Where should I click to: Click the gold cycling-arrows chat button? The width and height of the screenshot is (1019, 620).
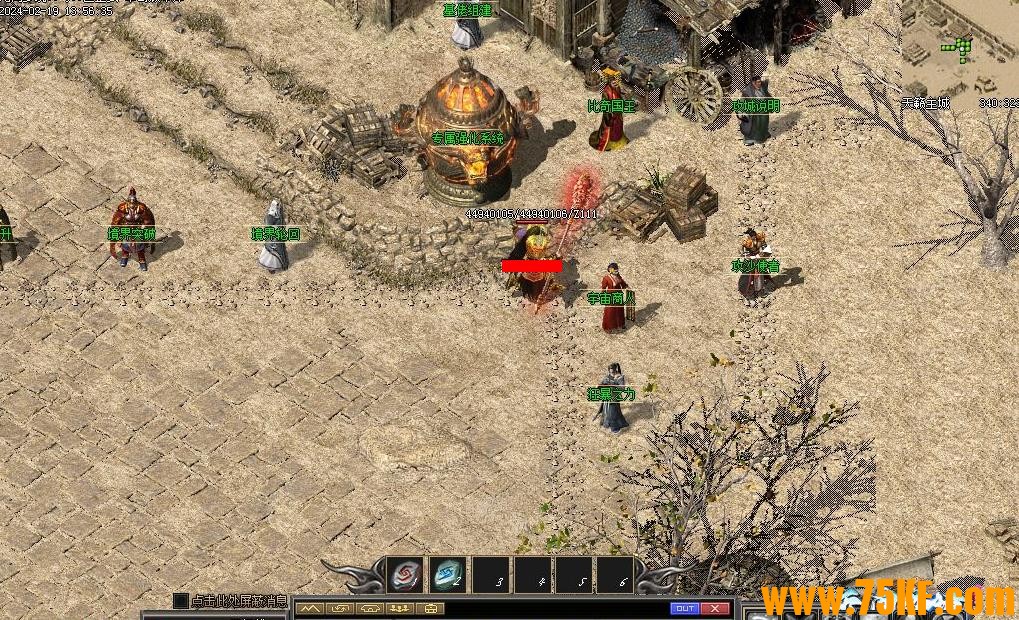[x=341, y=608]
